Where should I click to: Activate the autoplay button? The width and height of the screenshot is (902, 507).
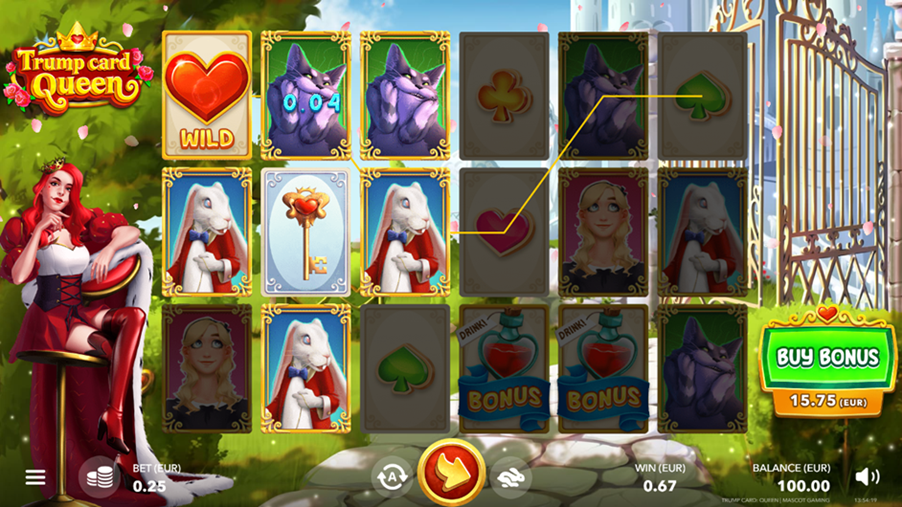pos(391,477)
